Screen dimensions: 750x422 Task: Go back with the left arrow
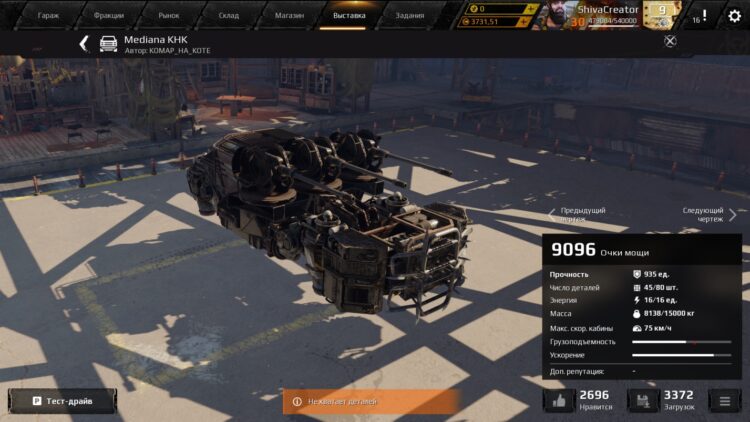coord(84,43)
